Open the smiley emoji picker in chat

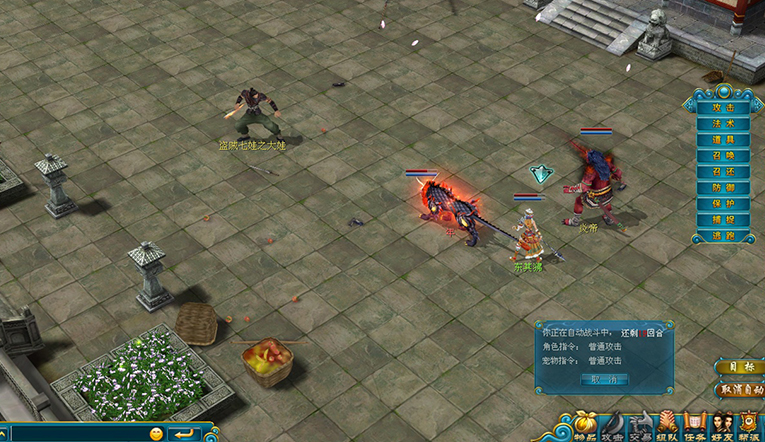coord(156,434)
